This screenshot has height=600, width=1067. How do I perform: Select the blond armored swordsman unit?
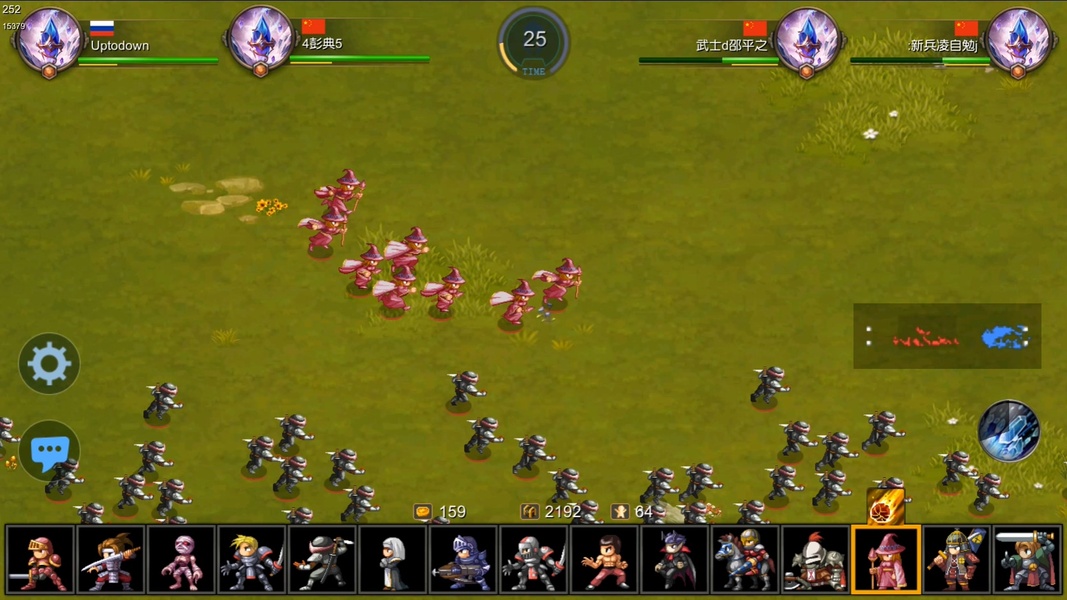pos(252,560)
